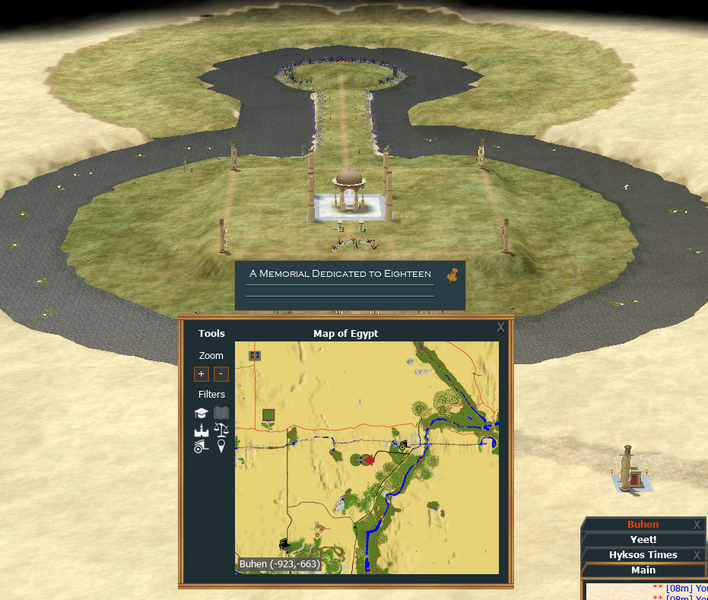Toggle the balance scales map filter
Image resolution: width=708 pixels, height=600 pixels.
coord(221,430)
